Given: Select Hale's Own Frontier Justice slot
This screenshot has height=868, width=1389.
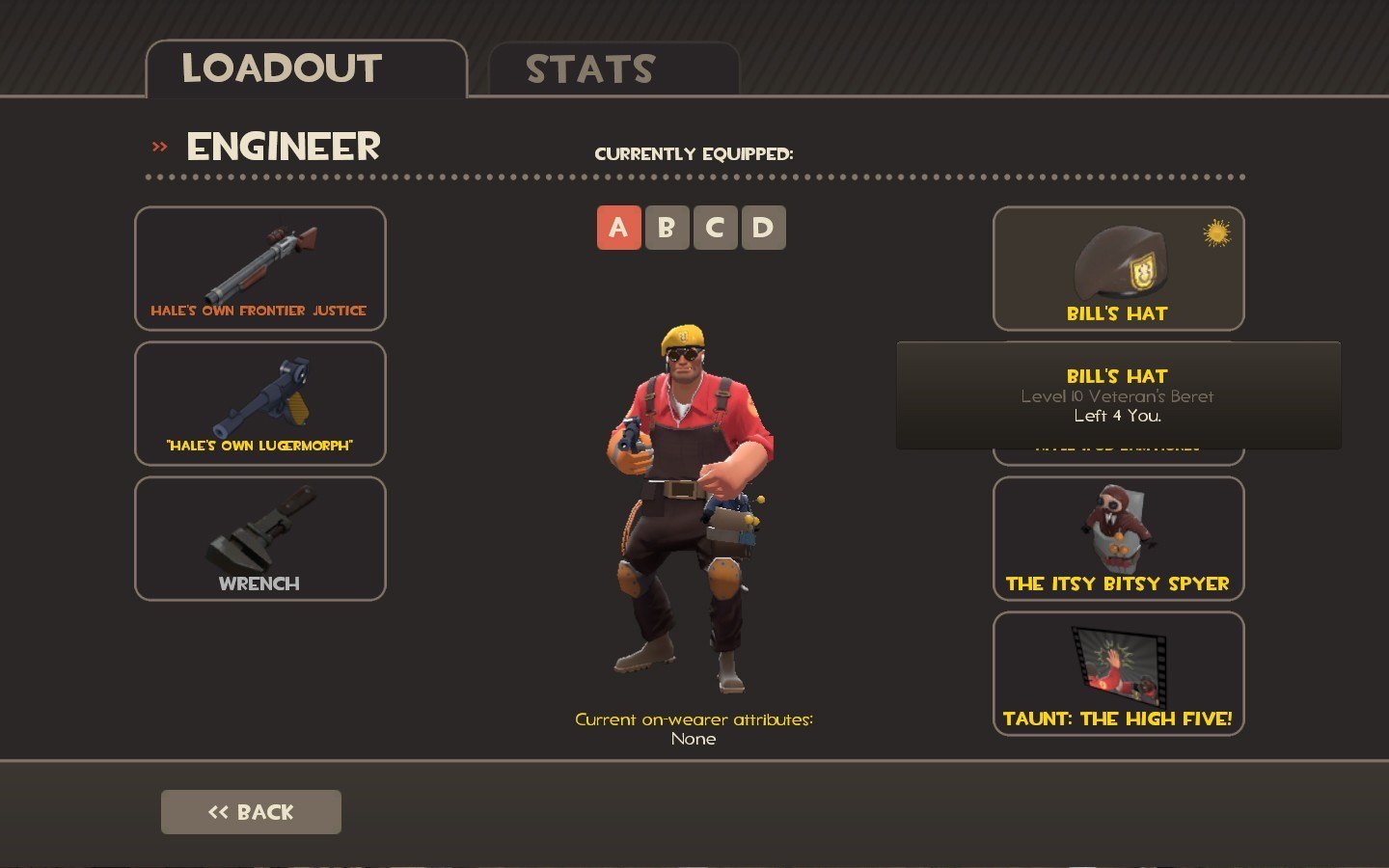Looking at the screenshot, I should click(259, 268).
